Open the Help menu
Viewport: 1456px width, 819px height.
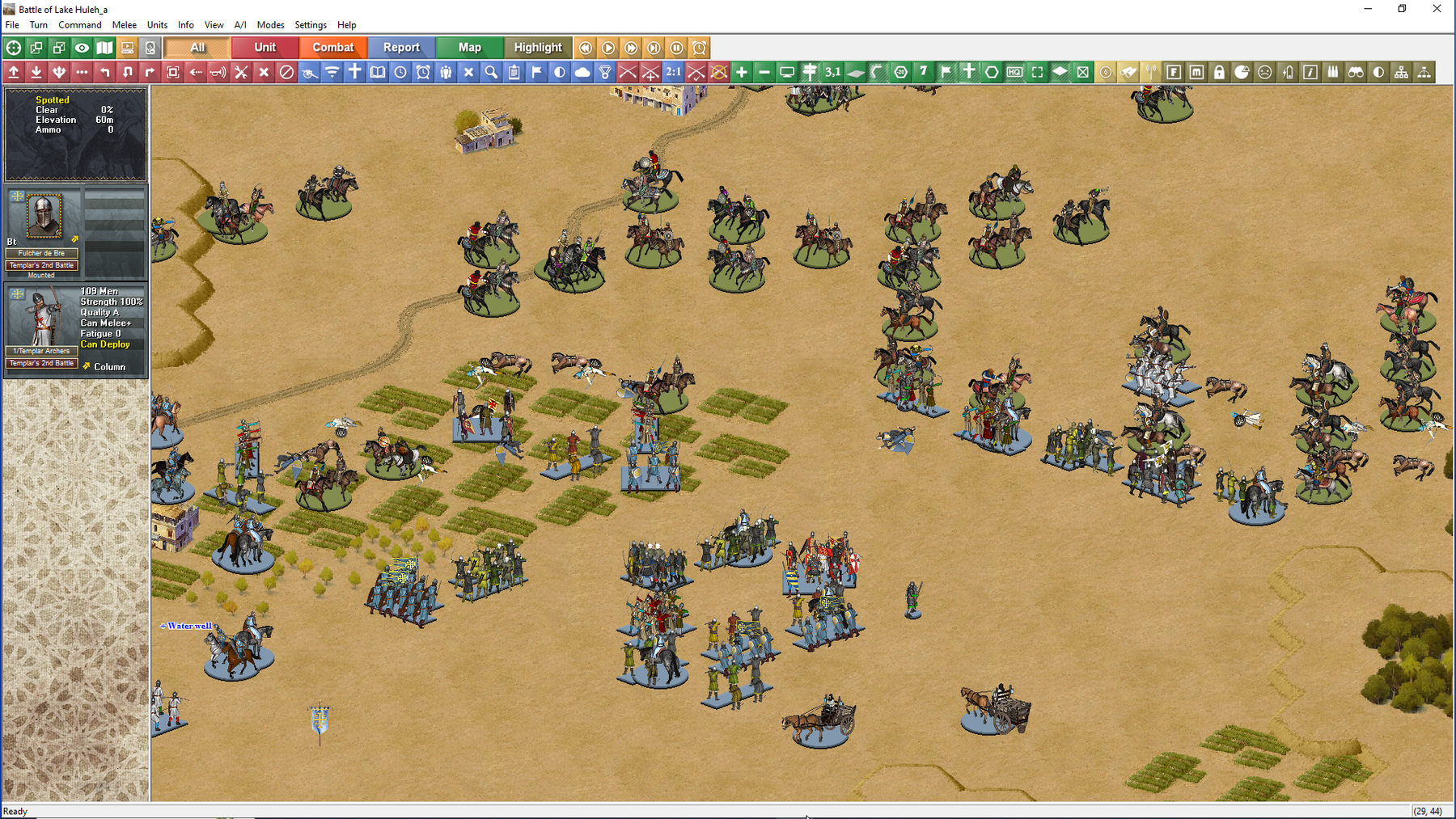(346, 25)
